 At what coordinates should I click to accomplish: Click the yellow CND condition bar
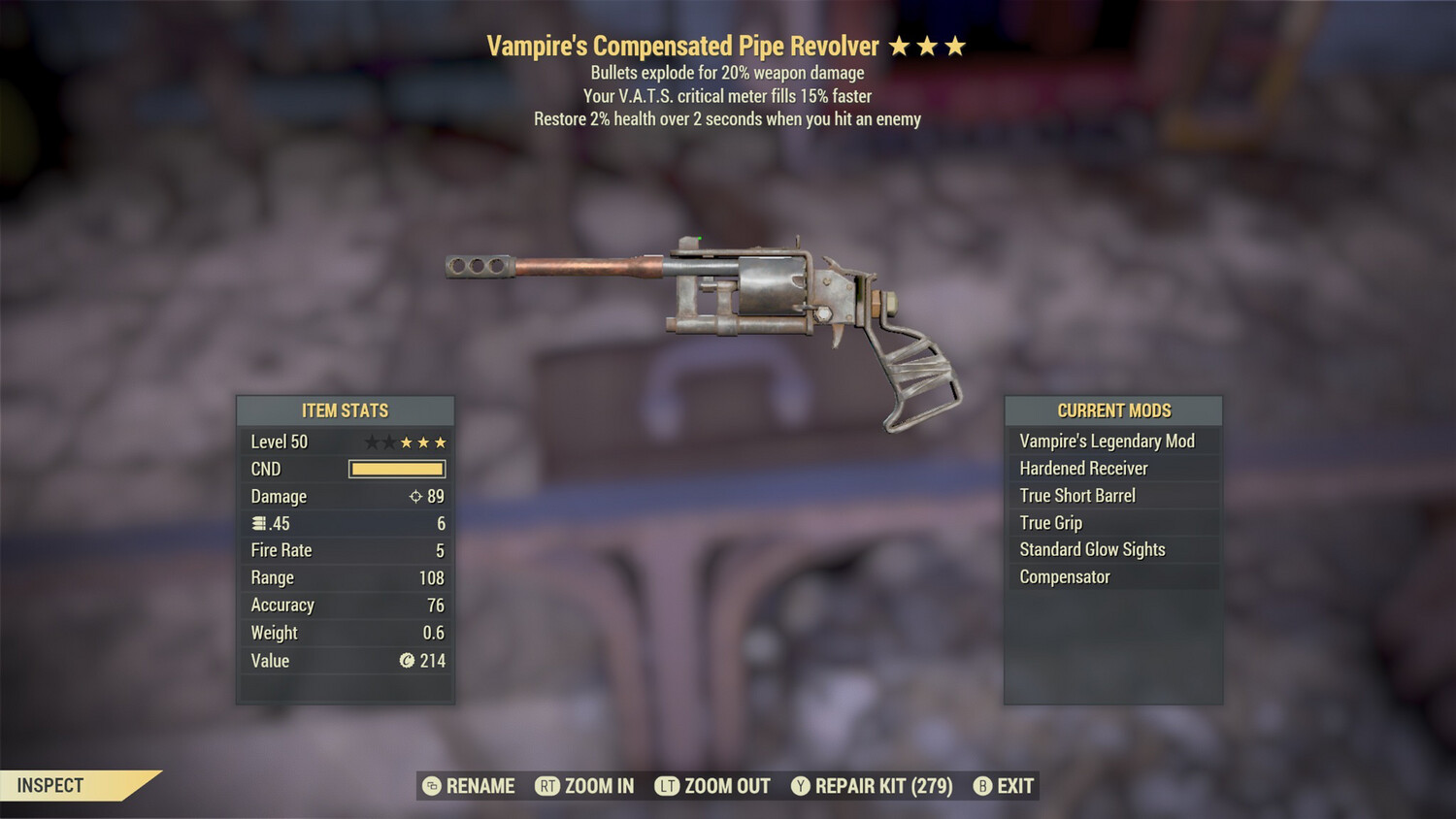tap(396, 469)
